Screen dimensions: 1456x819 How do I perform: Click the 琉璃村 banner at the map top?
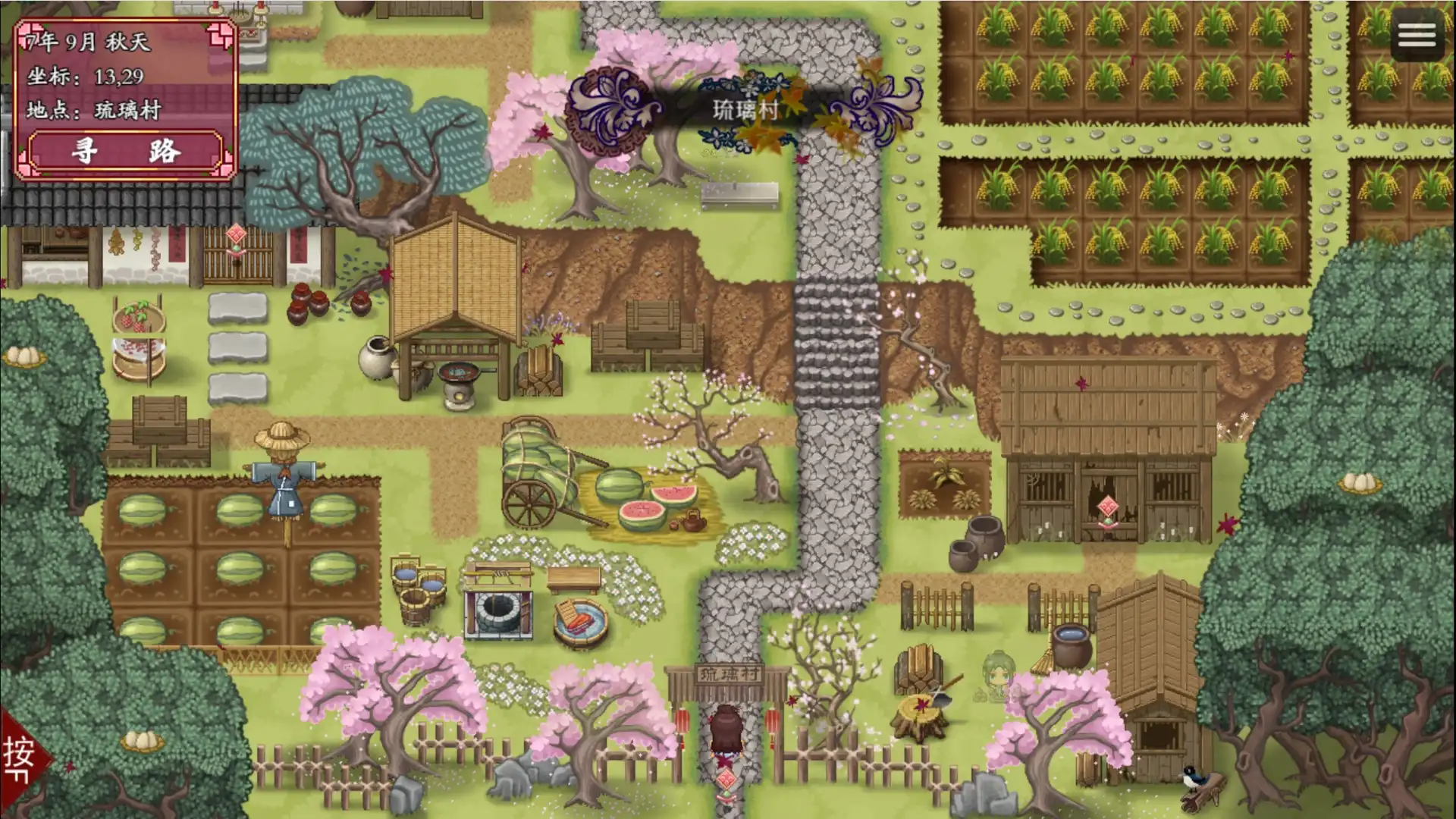click(746, 106)
